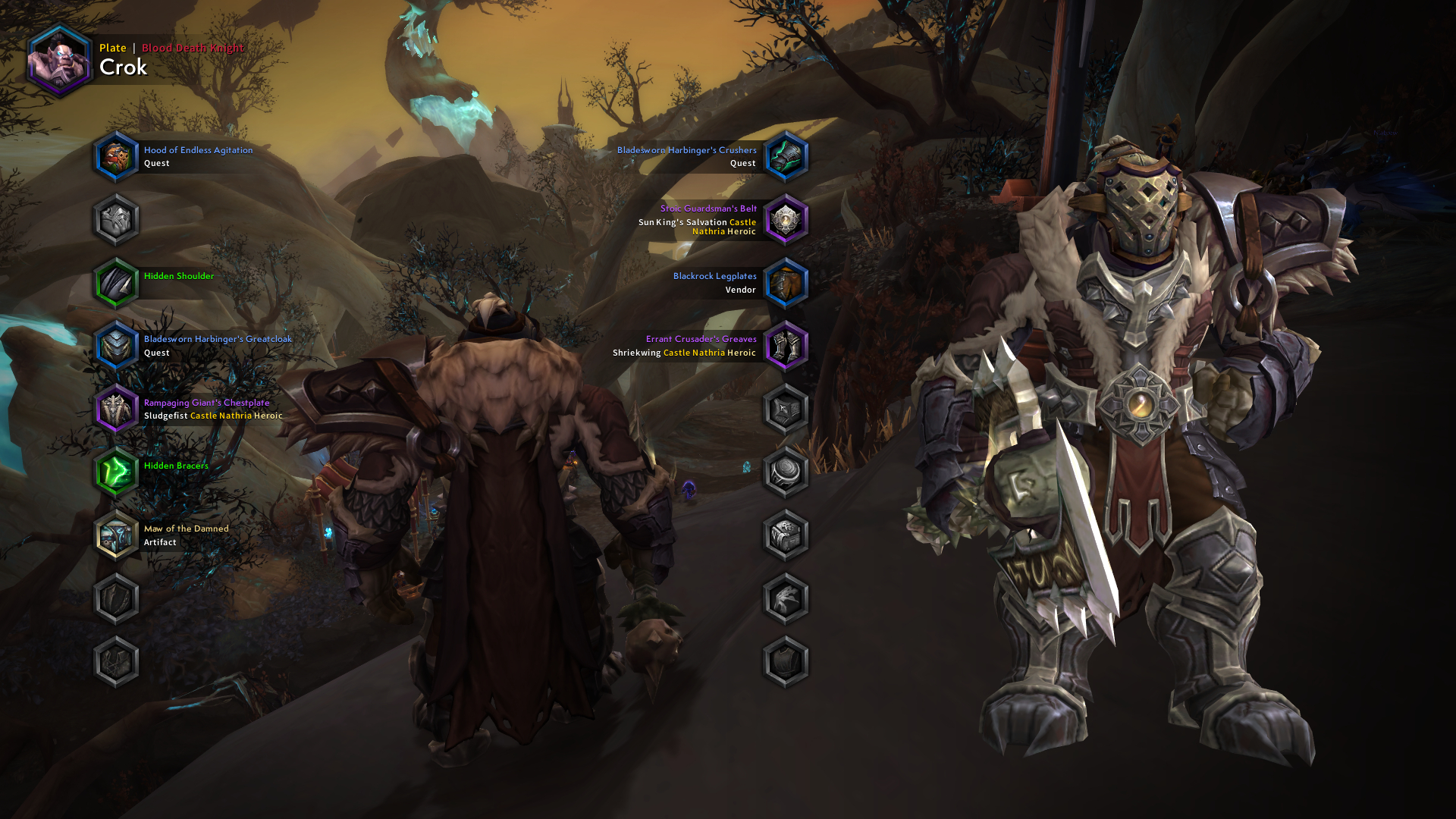Click the Hidden Bracers slot icon
This screenshot has width=1456, height=819.
point(116,472)
